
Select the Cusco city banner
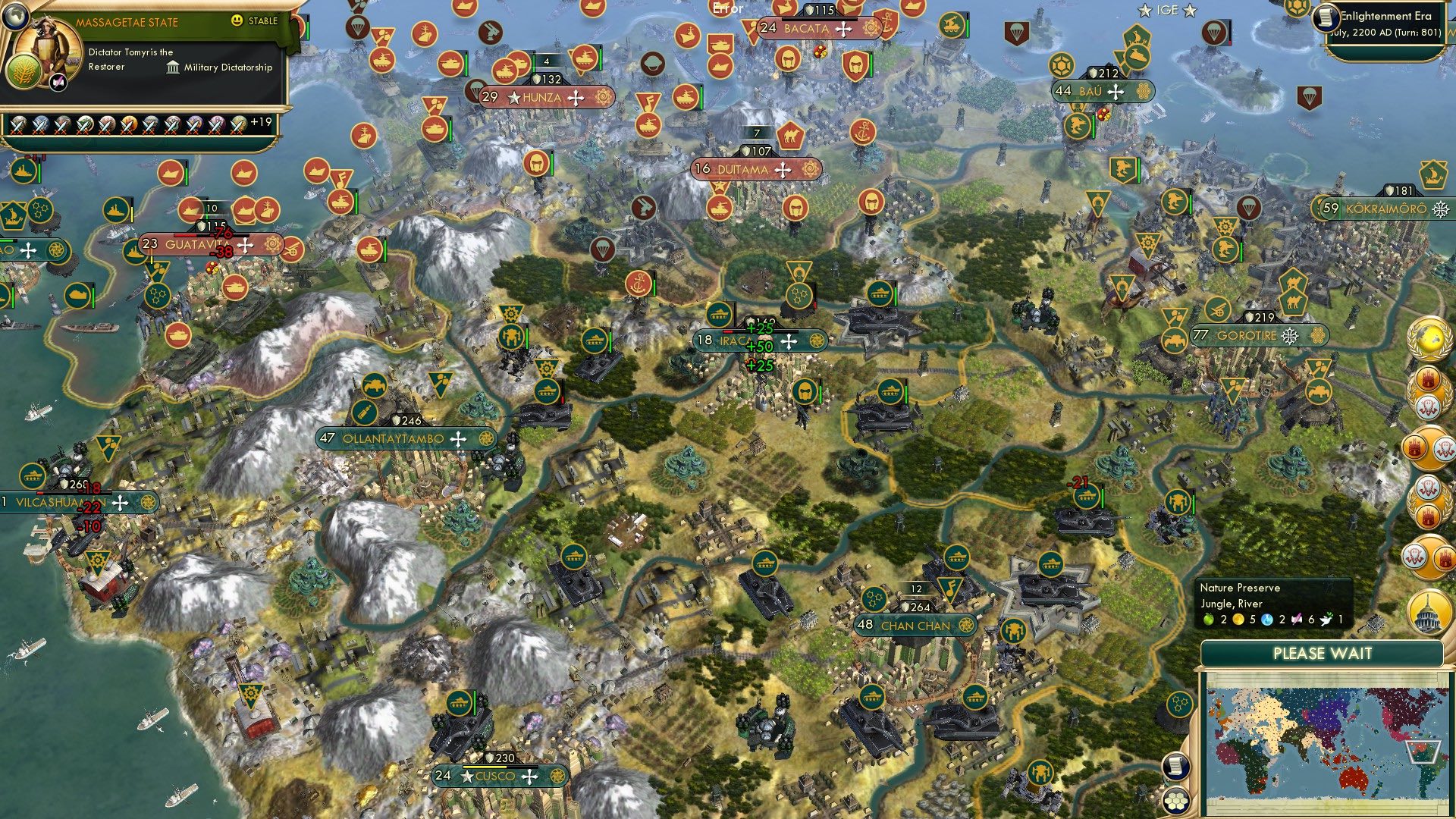click(x=493, y=776)
